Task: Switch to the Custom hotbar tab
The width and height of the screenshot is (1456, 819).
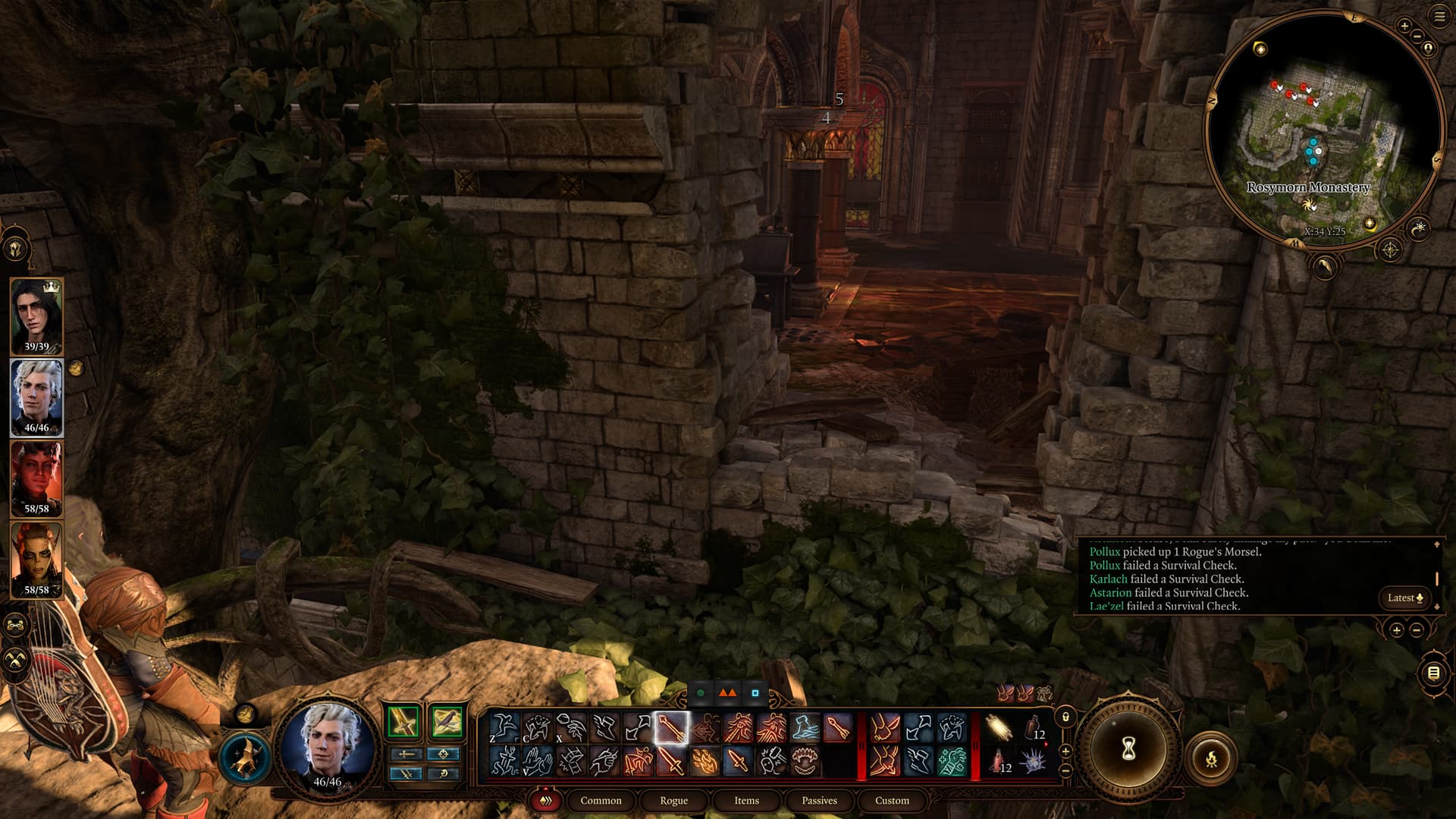Action: click(892, 800)
